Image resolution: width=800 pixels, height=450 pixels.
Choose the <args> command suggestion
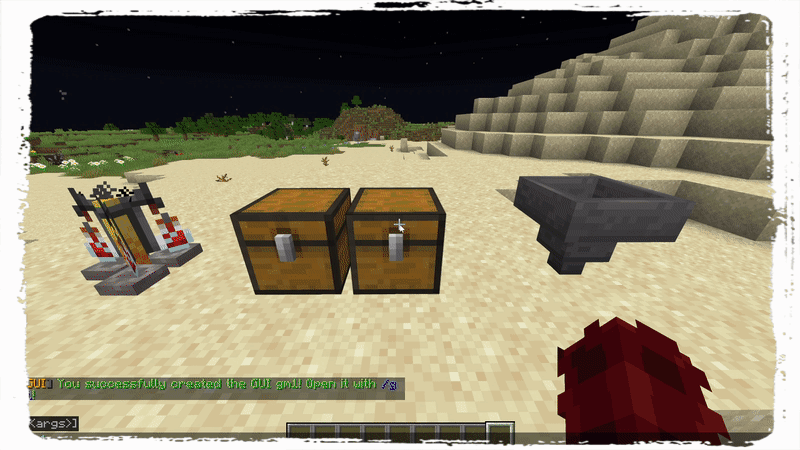(52, 423)
